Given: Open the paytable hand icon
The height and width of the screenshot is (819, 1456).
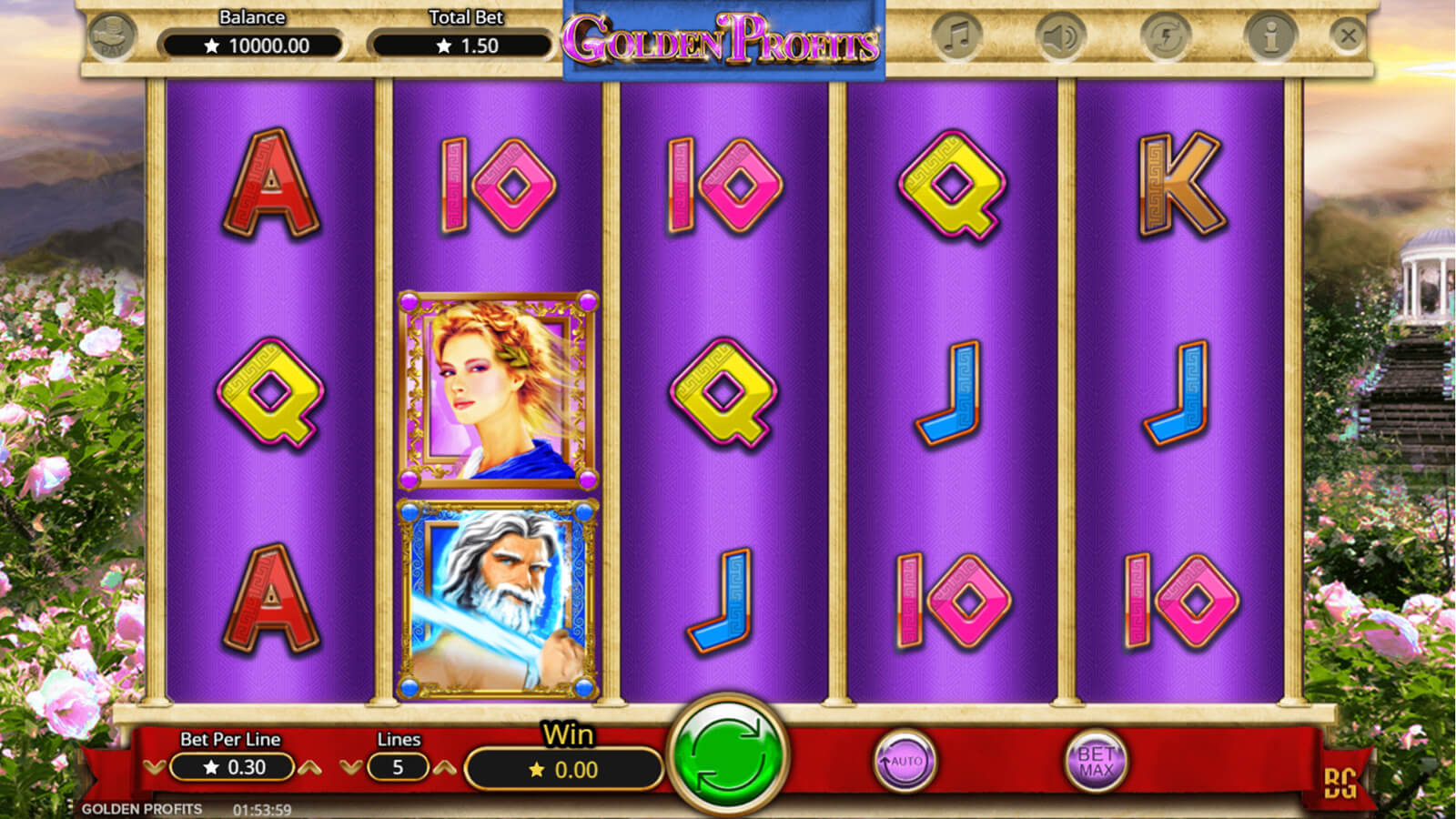Looking at the screenshot, I should 113,37.
